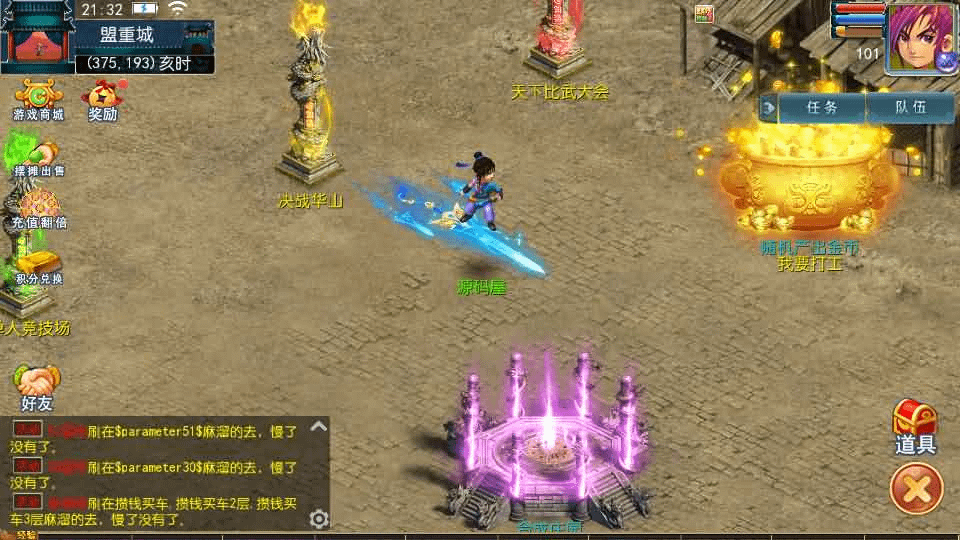Collapse the quest panel with the arrow

[769, 107]
